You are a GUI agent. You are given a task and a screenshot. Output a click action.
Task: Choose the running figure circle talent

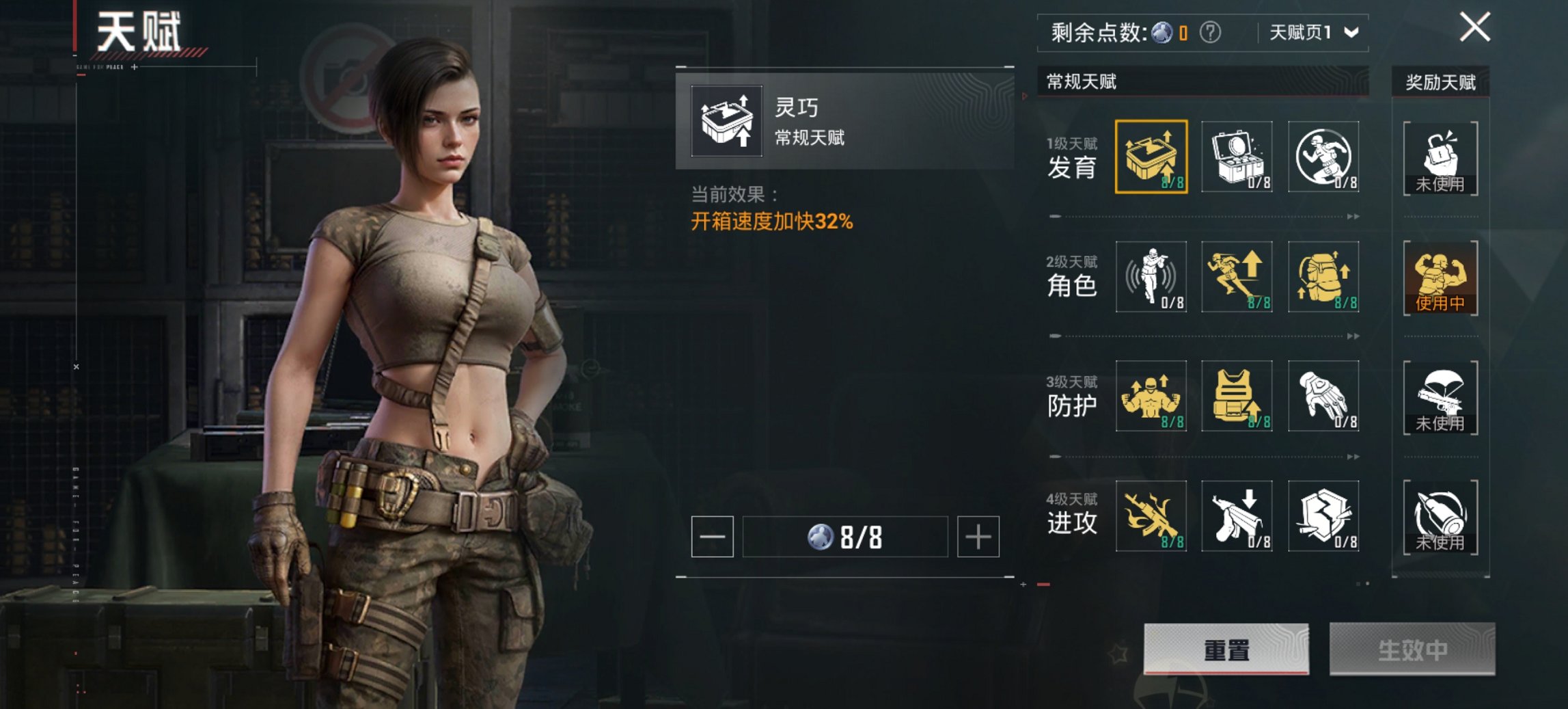click(1323, 157)
